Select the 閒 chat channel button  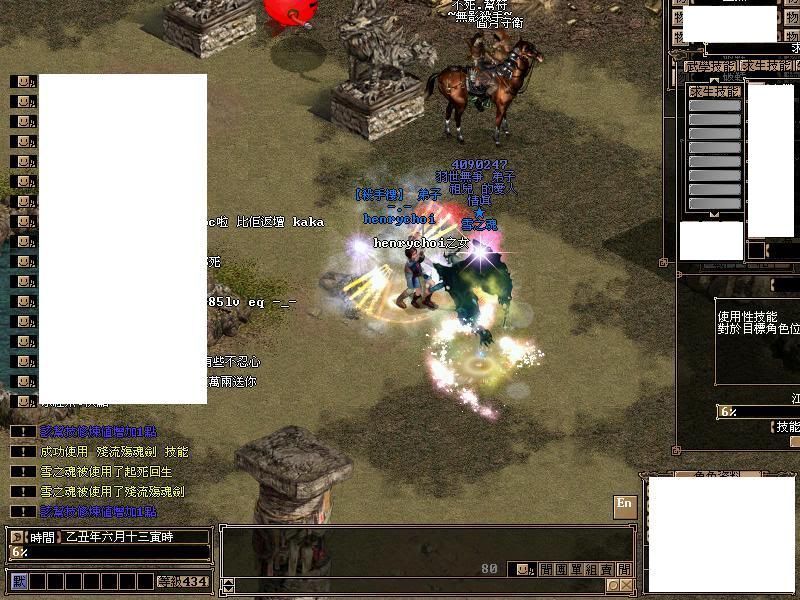coord(546,569)
